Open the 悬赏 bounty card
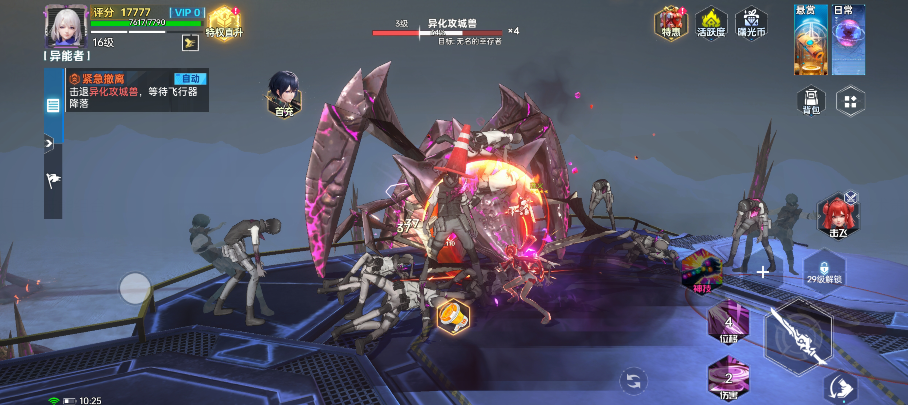The image size is (908, 405). click(x=810, y=42)
